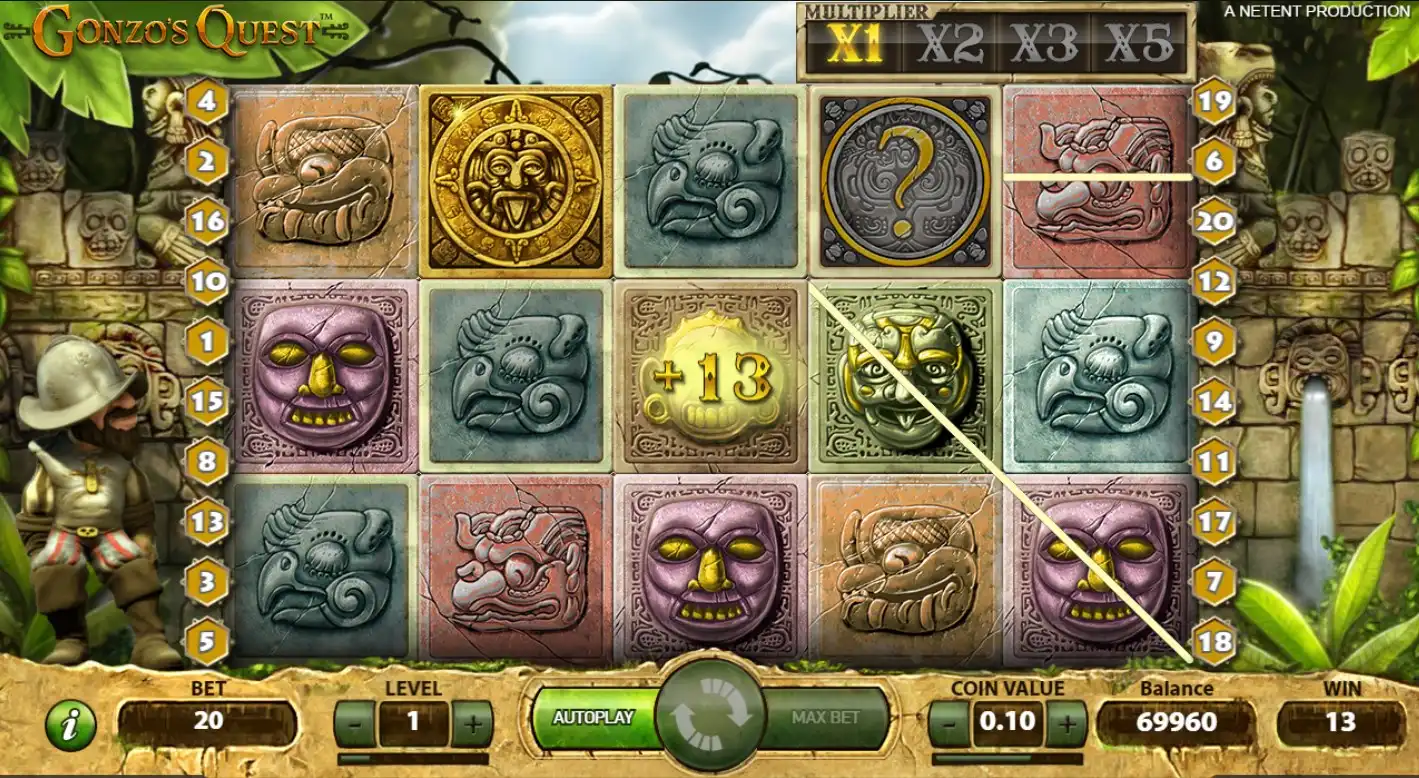Choose payline marker number 8

[207, 461]
